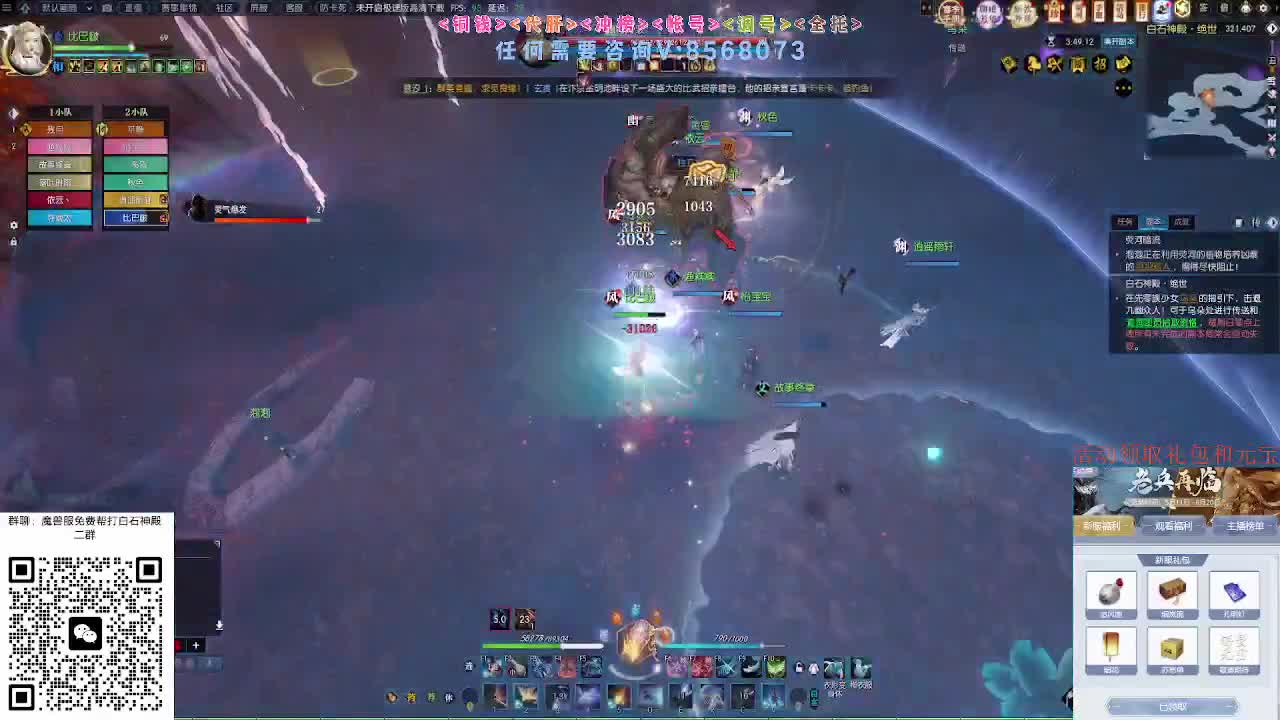Open the 观看福利 tab in the event panel
The height and width of the screenshot is (720, 1280).
coord(1175,527)
